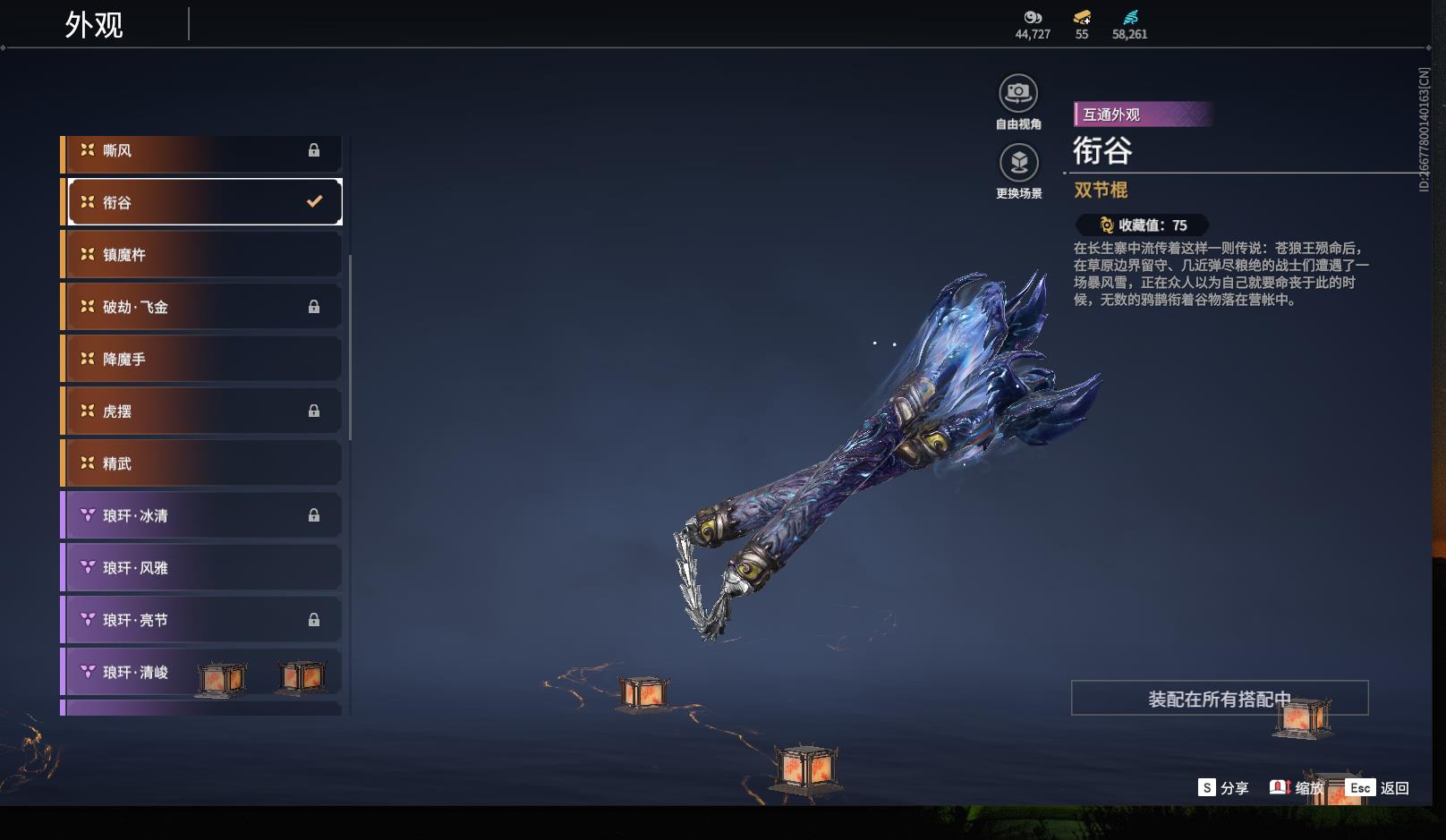Viewport: 1446px width, 840px height.
Task: Select the 降魔手 skin entry
Action: pyautogui.click(x=201, y=360)
